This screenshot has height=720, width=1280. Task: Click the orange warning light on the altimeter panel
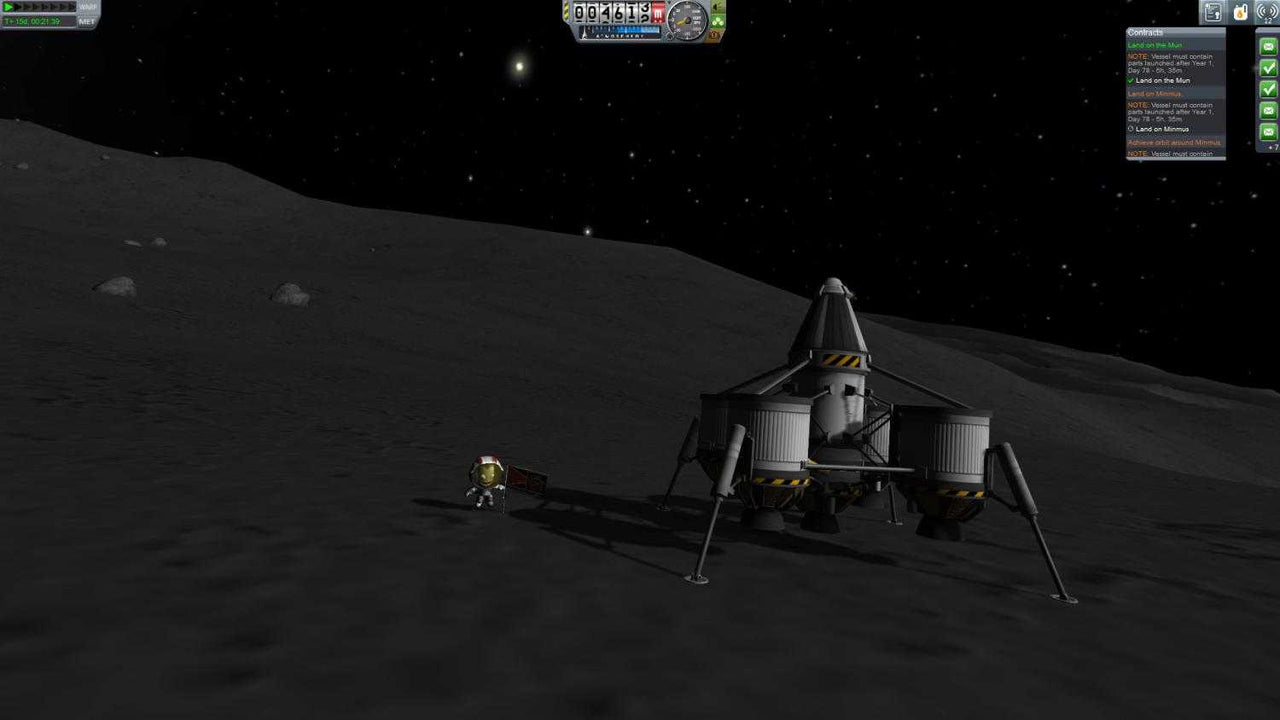(714, 35)
